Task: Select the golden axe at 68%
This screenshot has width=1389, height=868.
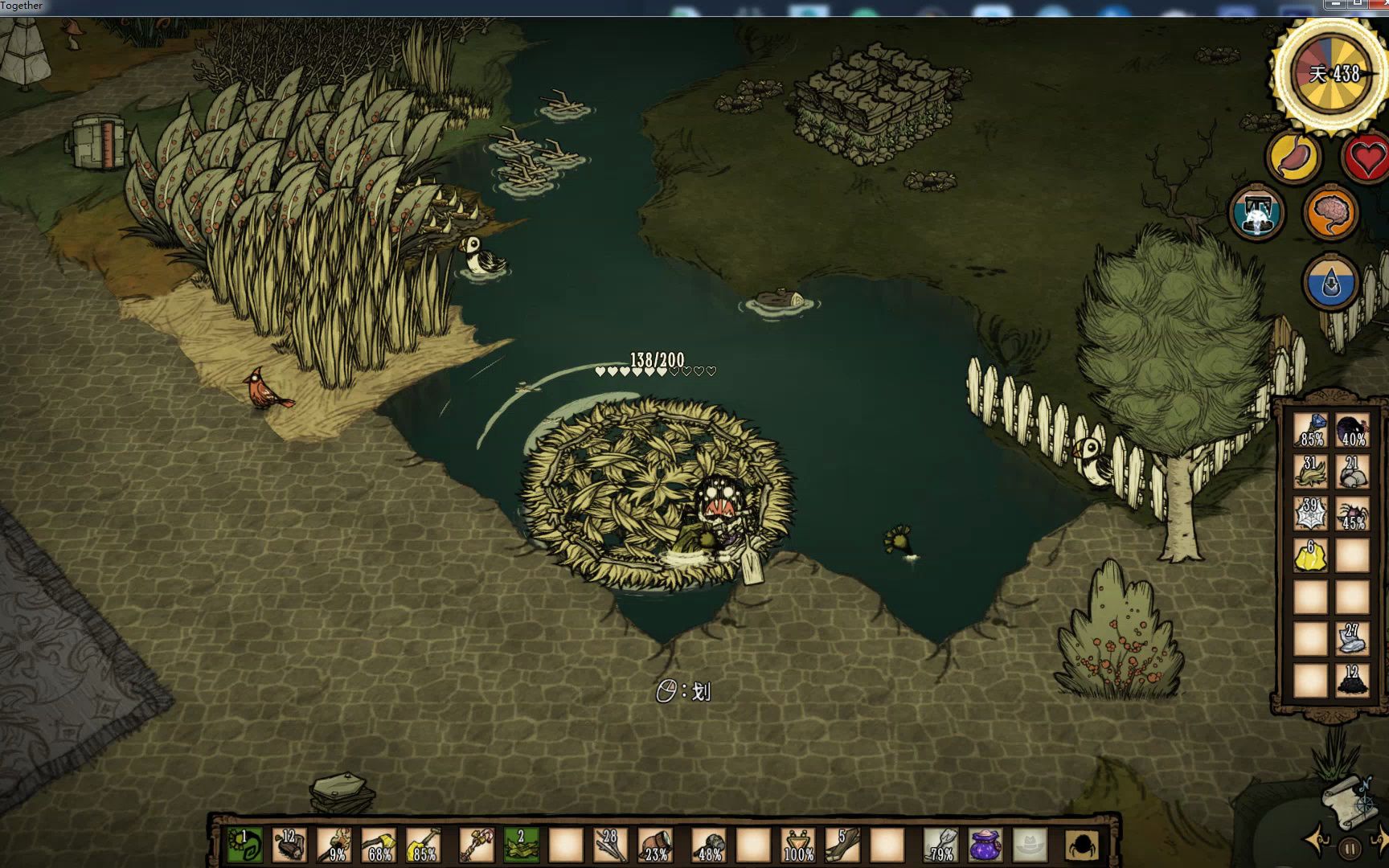Action: [x=379, y=845]
